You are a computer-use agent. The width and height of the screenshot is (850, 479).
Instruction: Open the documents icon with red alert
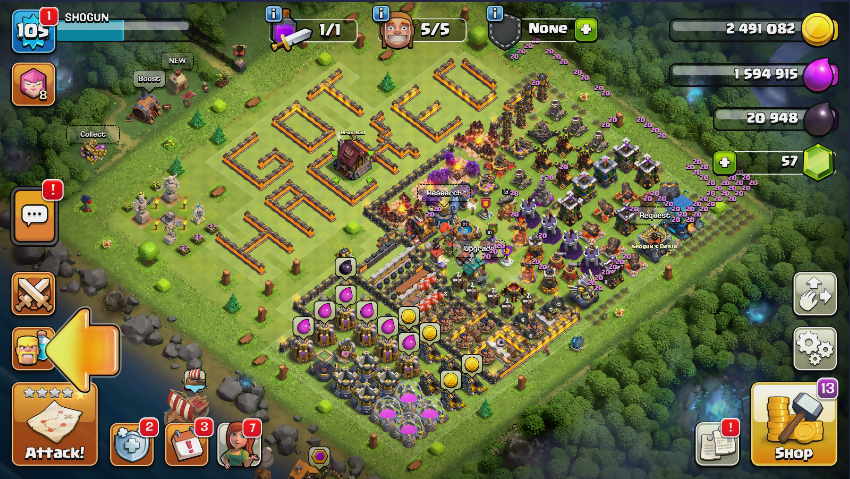pos(717,444)
